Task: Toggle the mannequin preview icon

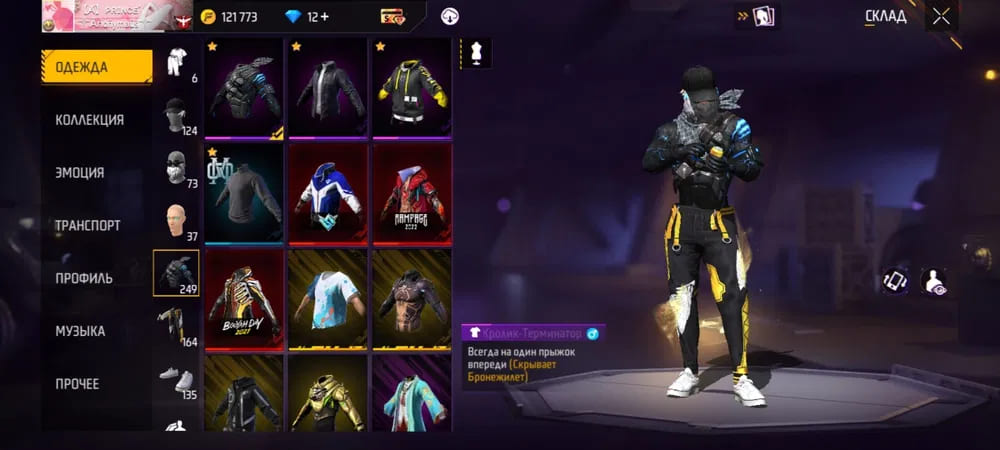Action: click(x=475, y=54)
